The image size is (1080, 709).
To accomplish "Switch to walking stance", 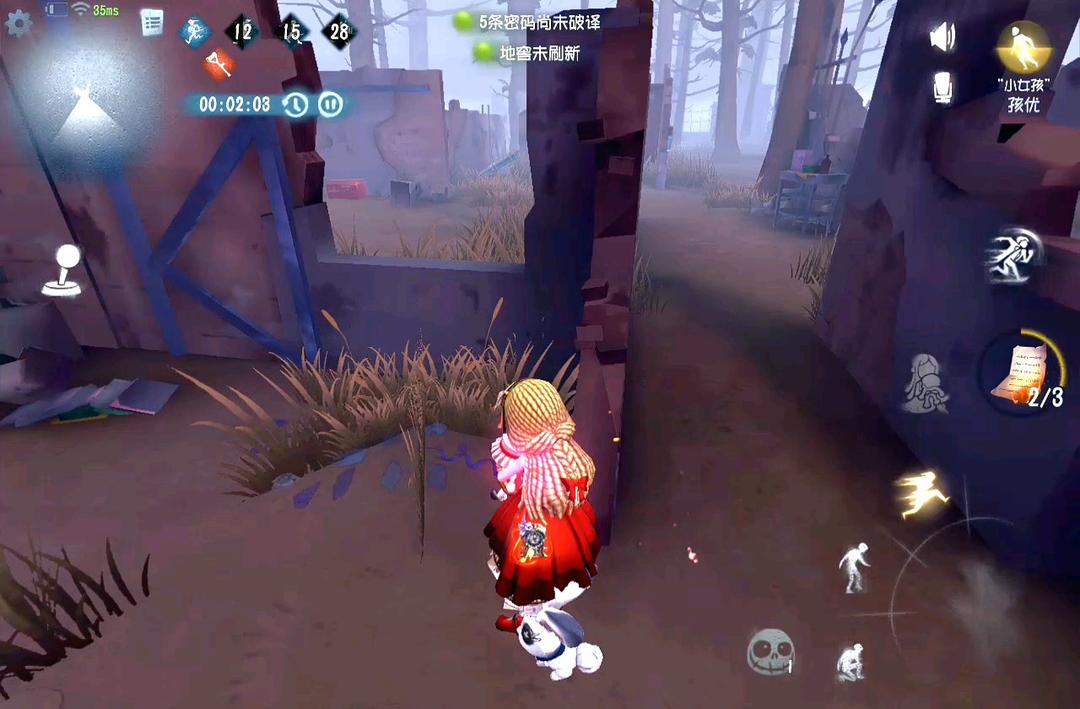I will pyautogui.click(x=854, y=567).
